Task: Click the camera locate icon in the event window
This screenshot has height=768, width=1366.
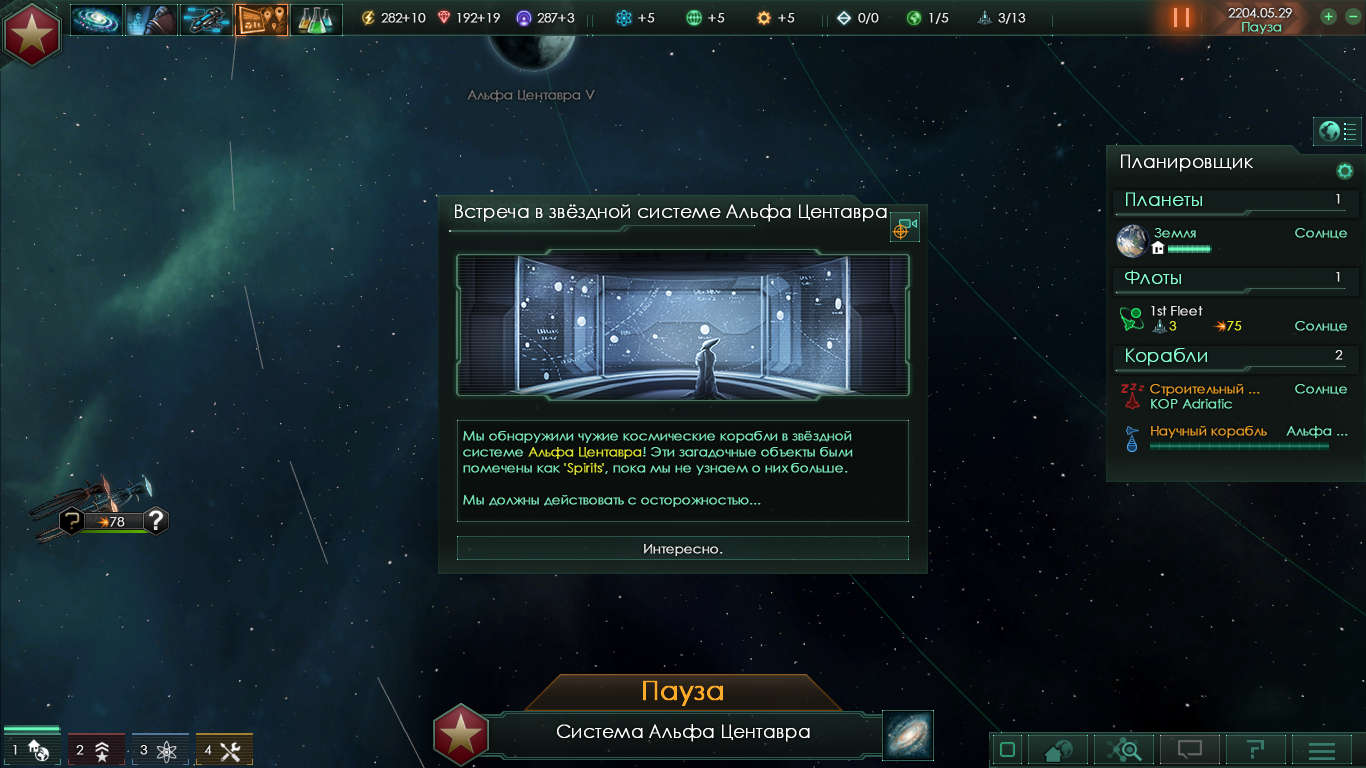Action: [x=904, y=228]
